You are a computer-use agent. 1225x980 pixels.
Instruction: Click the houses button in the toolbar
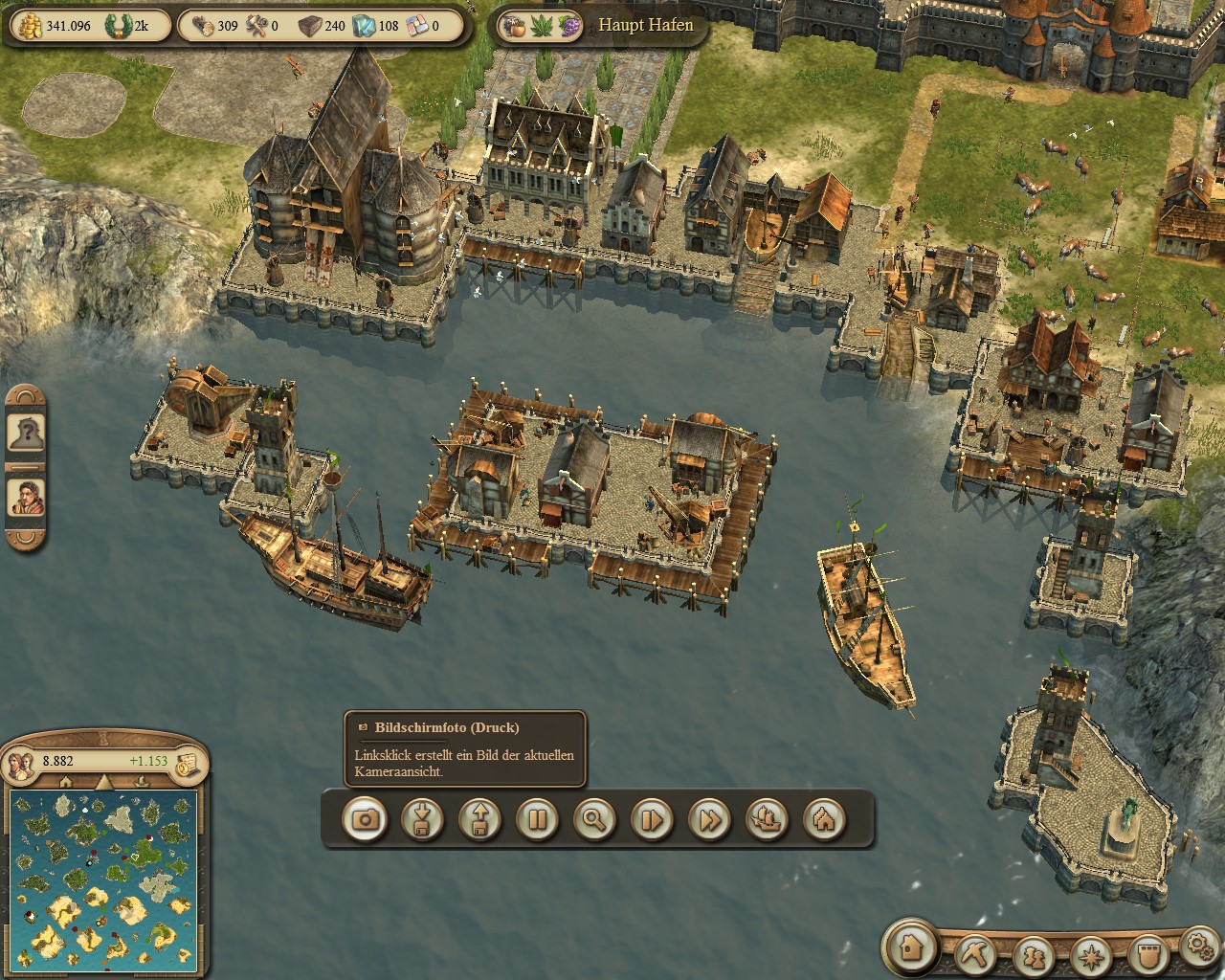click(x=824, y=819)
